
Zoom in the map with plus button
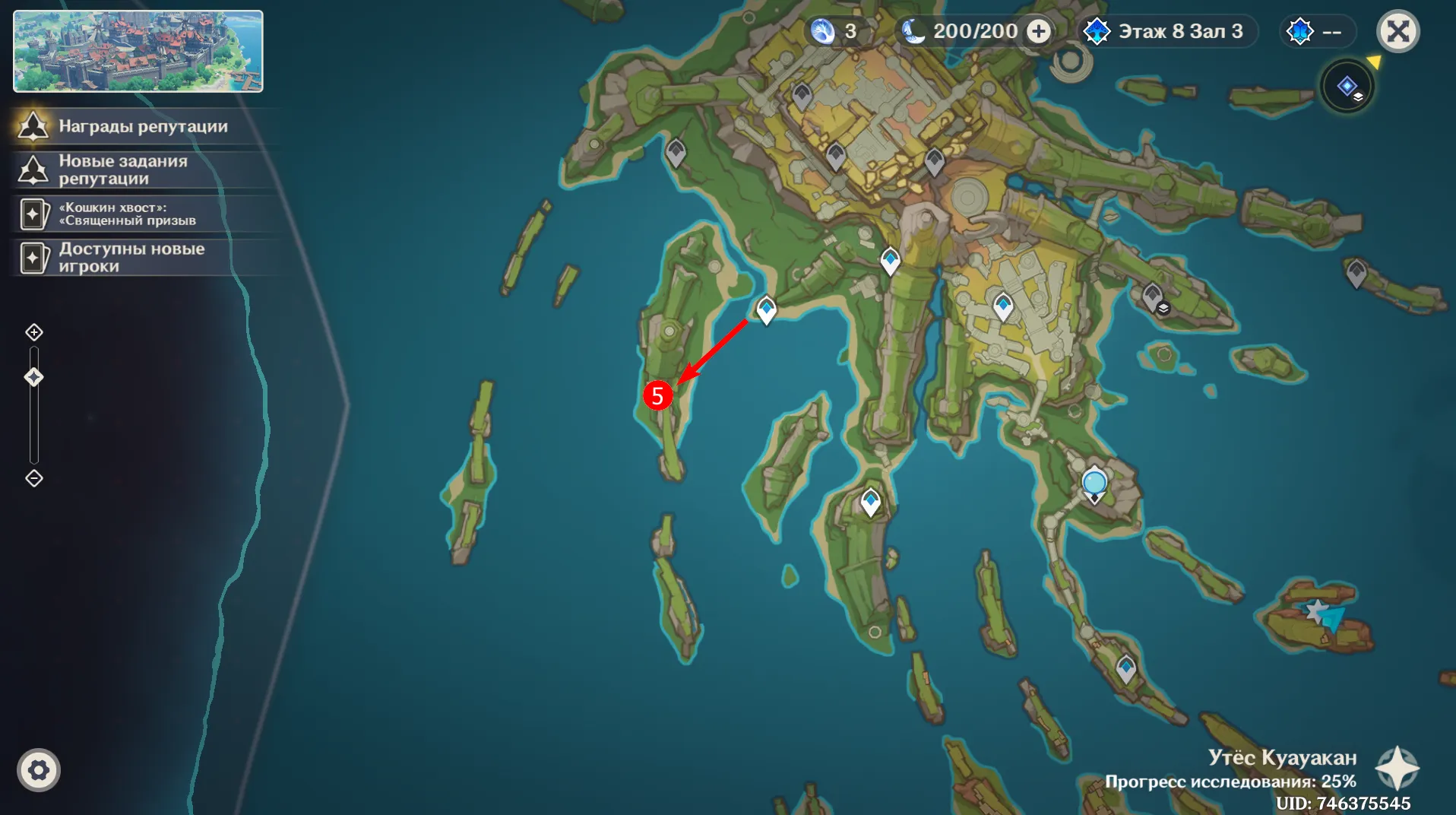tap(34, 332)
